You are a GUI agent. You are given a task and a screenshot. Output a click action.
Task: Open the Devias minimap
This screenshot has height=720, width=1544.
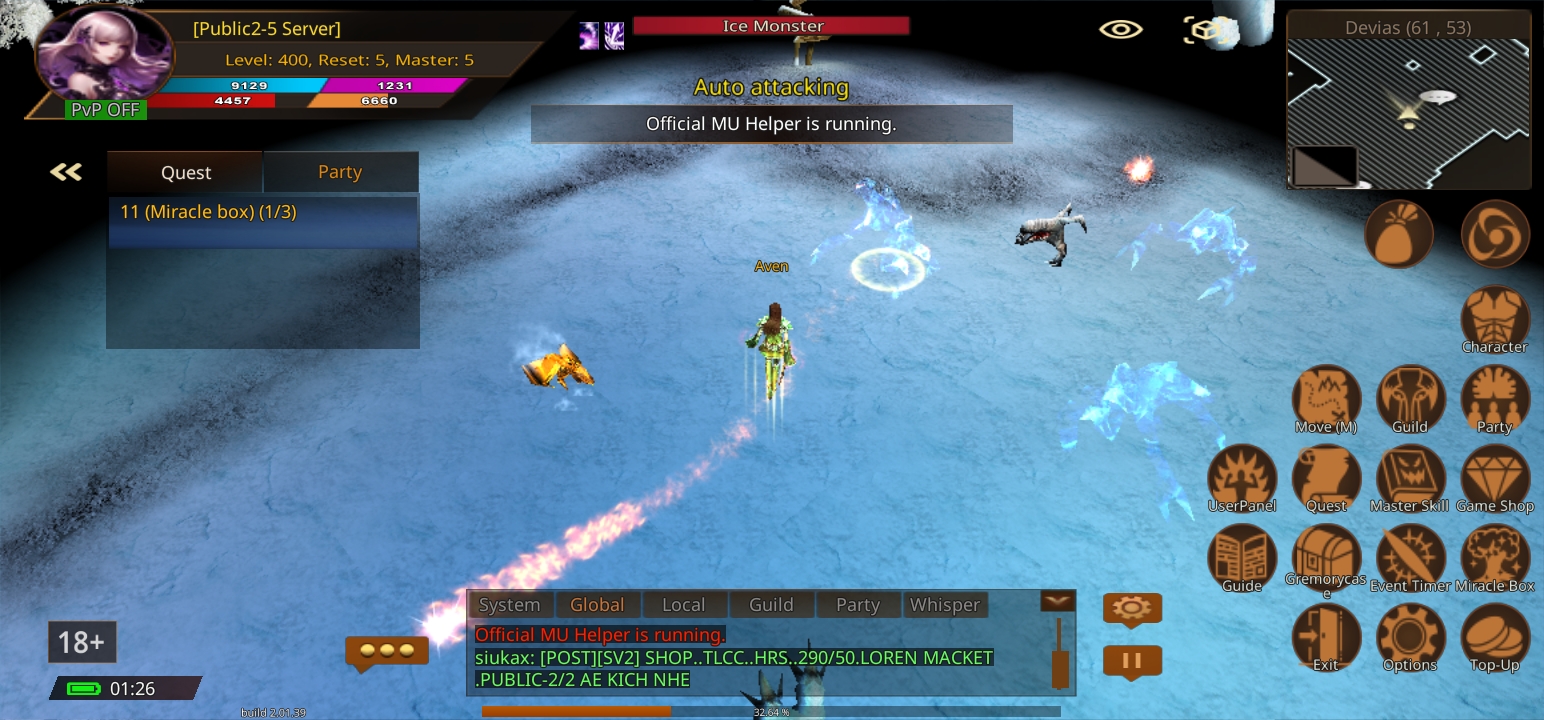coord(1408,110)
